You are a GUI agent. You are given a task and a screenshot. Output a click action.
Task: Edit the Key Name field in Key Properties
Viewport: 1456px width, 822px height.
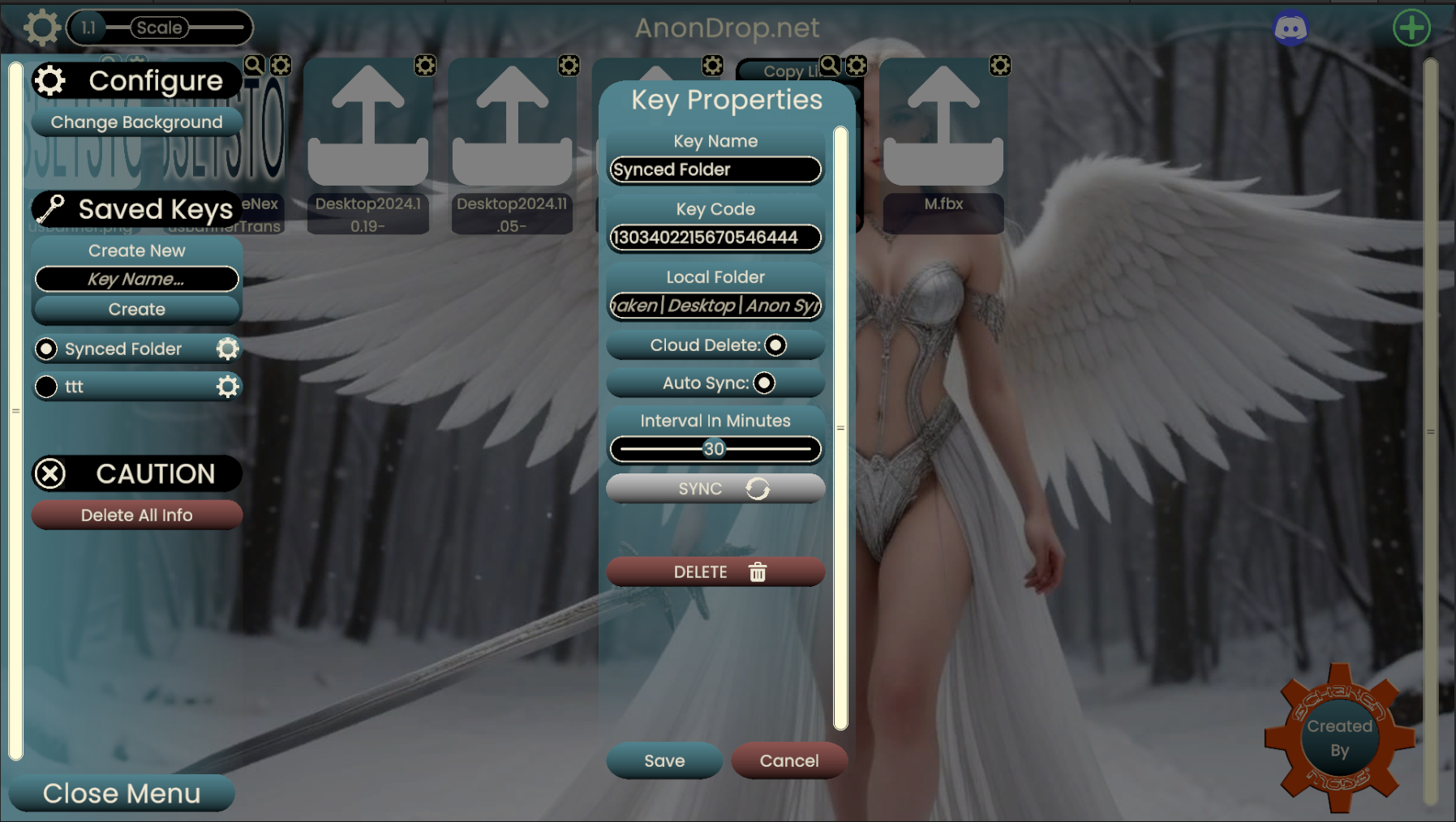[x=715, y=169]
